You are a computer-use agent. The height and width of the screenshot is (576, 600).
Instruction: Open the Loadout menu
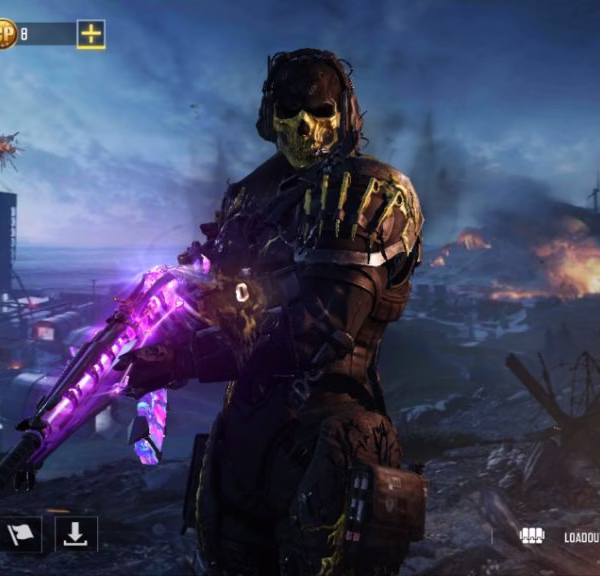coord(562,537)
